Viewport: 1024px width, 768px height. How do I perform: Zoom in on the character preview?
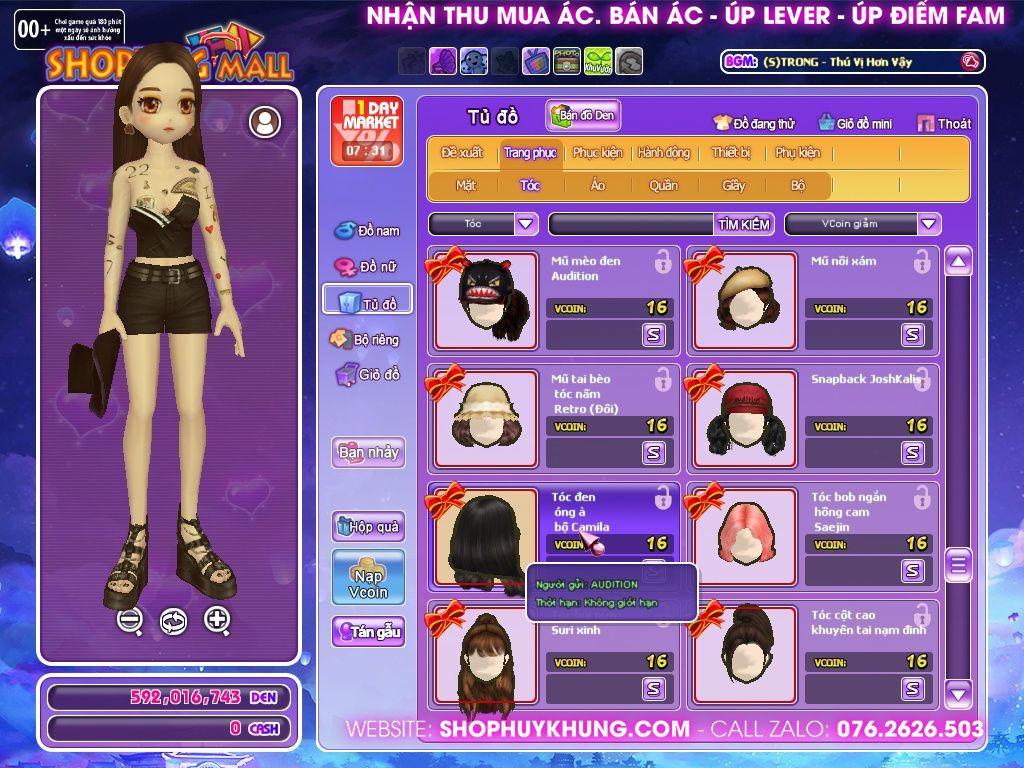[217, 620]
